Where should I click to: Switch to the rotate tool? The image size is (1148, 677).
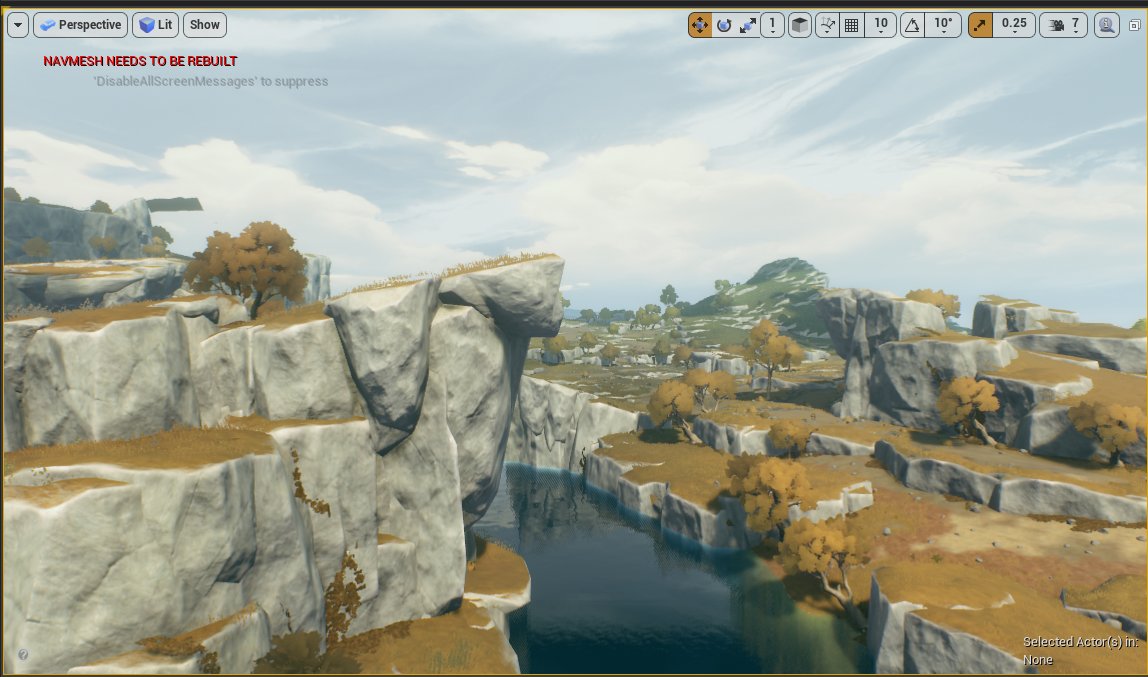724,25
